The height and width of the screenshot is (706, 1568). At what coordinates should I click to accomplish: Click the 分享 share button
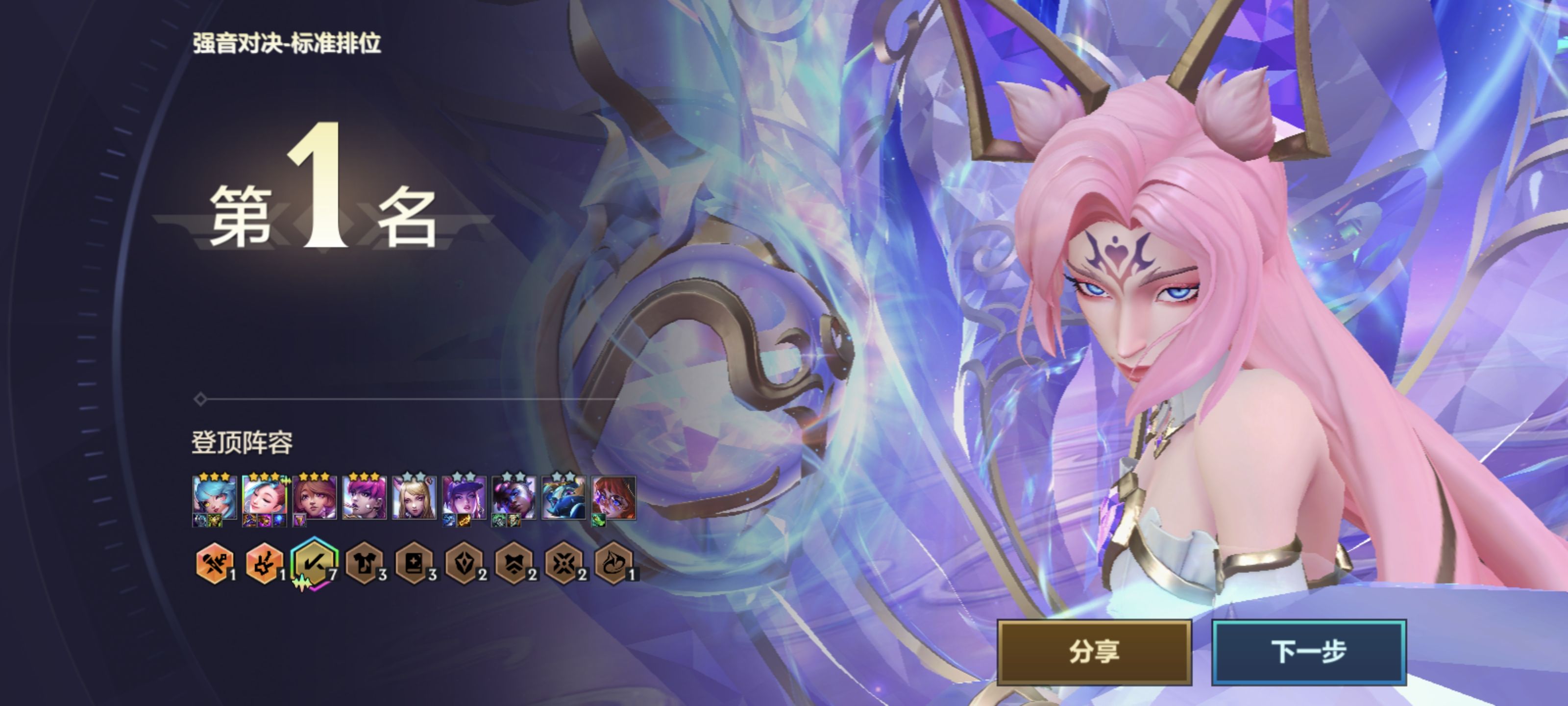(x=1094, y=652)
